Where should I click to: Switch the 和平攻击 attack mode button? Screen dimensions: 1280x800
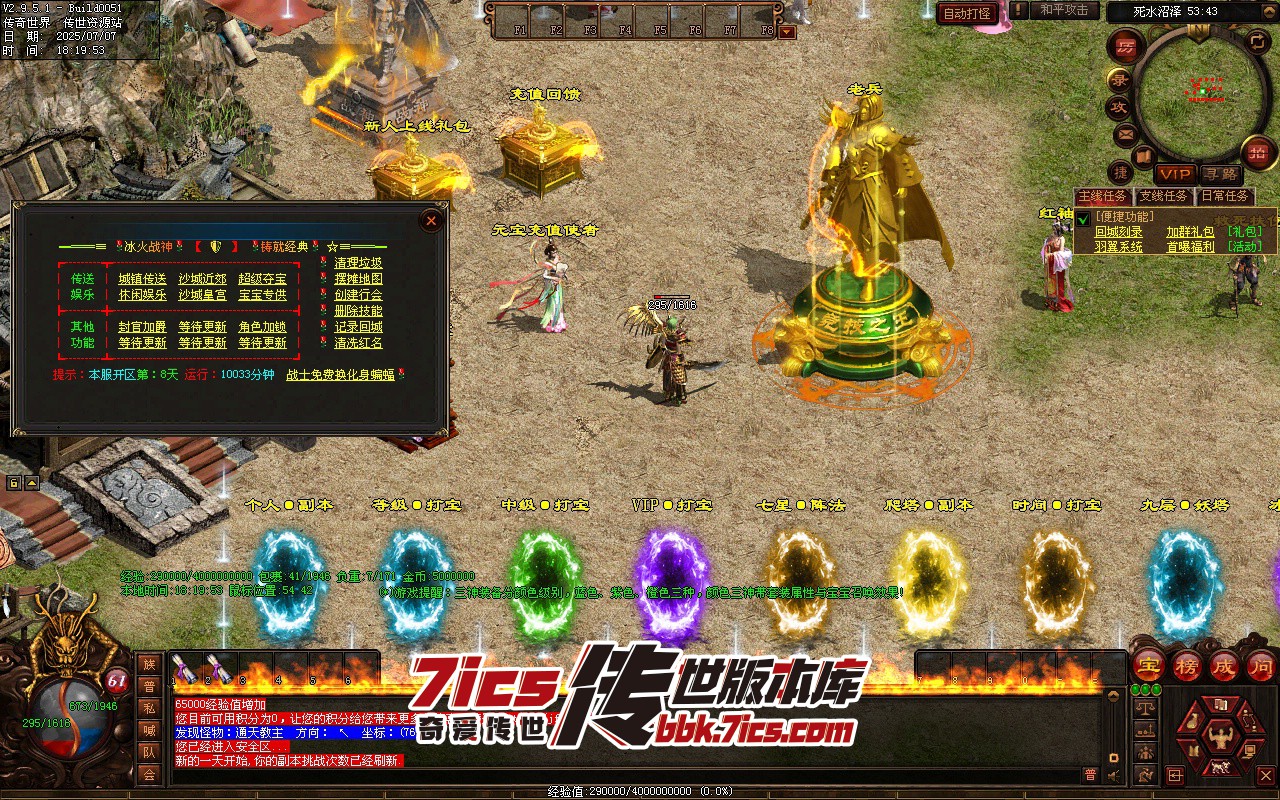(x=1064, y=10)
